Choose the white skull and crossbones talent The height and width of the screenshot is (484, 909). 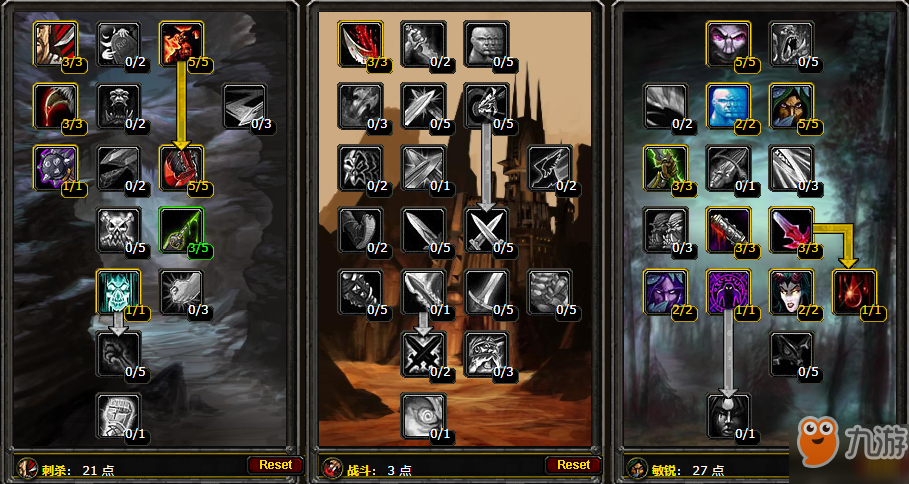click(118, 229)
